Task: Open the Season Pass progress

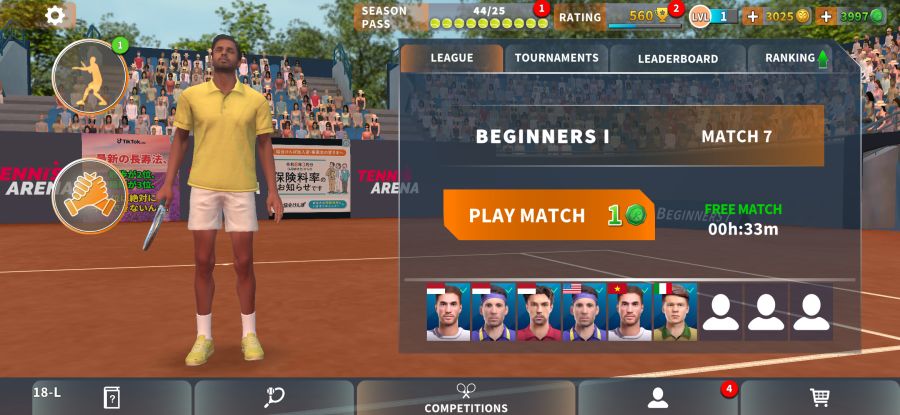Action: [x=450, y=17]
